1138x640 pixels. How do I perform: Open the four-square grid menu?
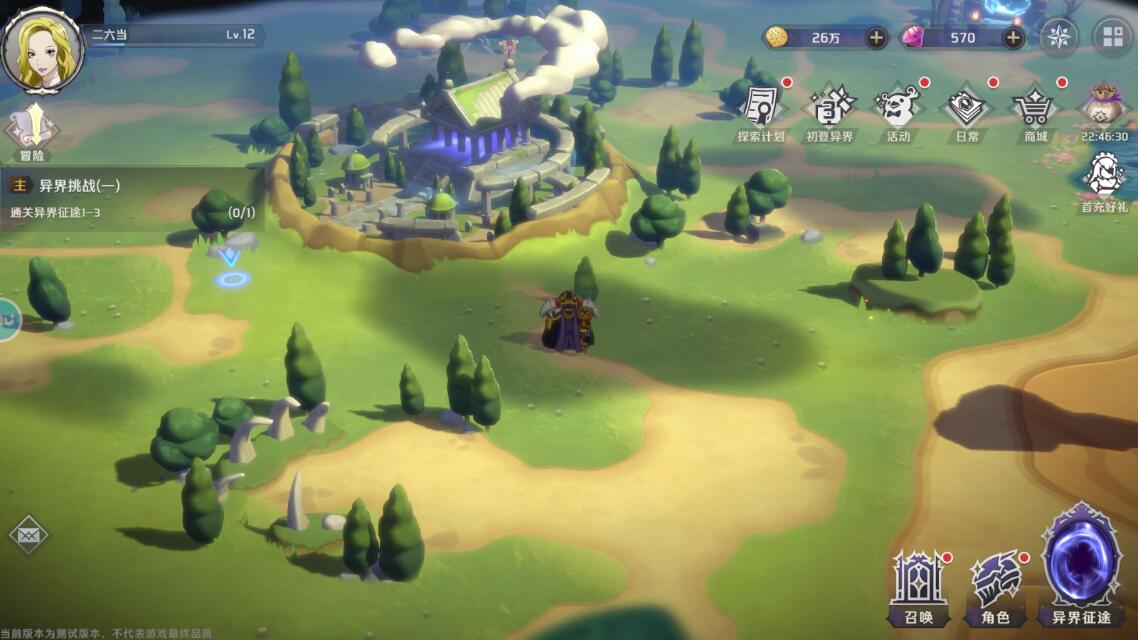[1112, 38]
